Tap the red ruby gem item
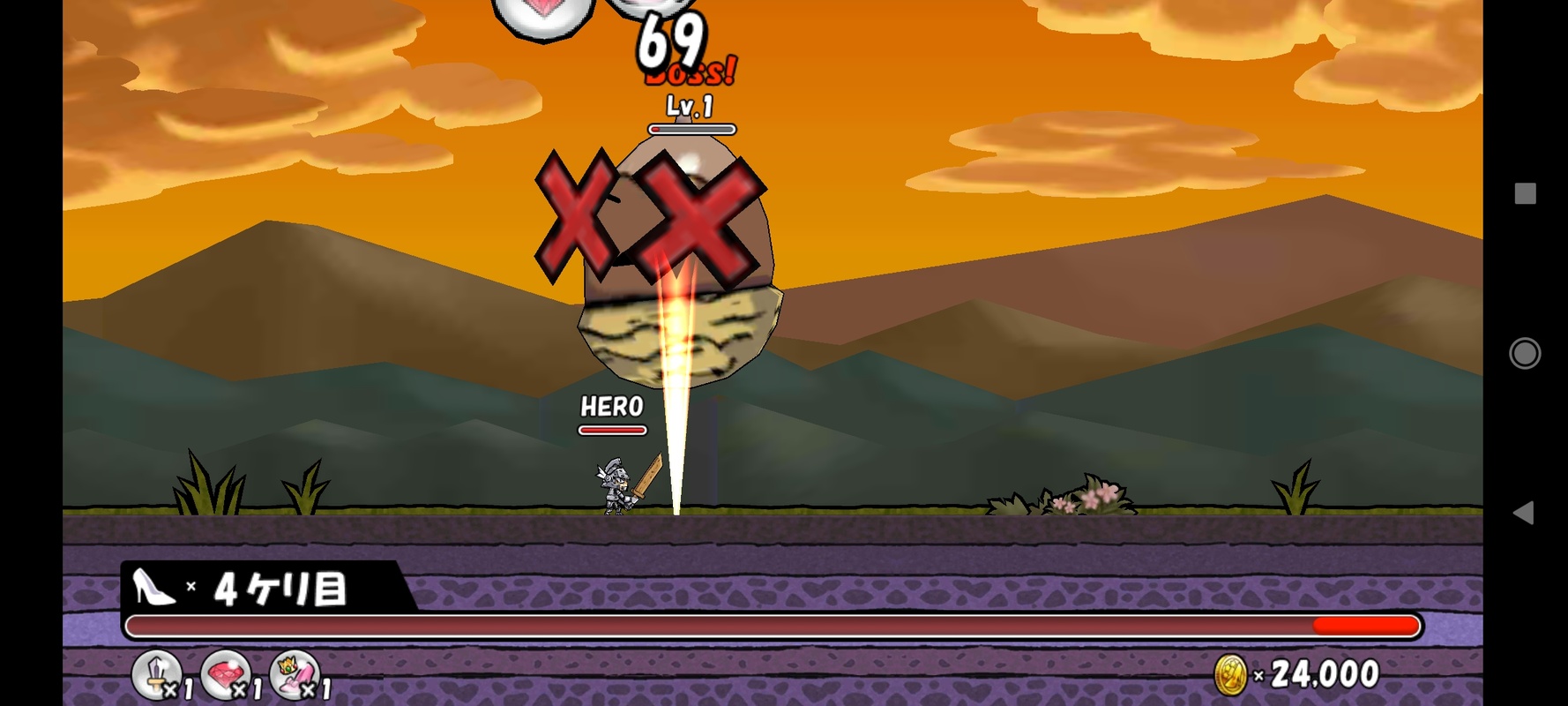The image size is (1568, 706). [x=226, y=675]
